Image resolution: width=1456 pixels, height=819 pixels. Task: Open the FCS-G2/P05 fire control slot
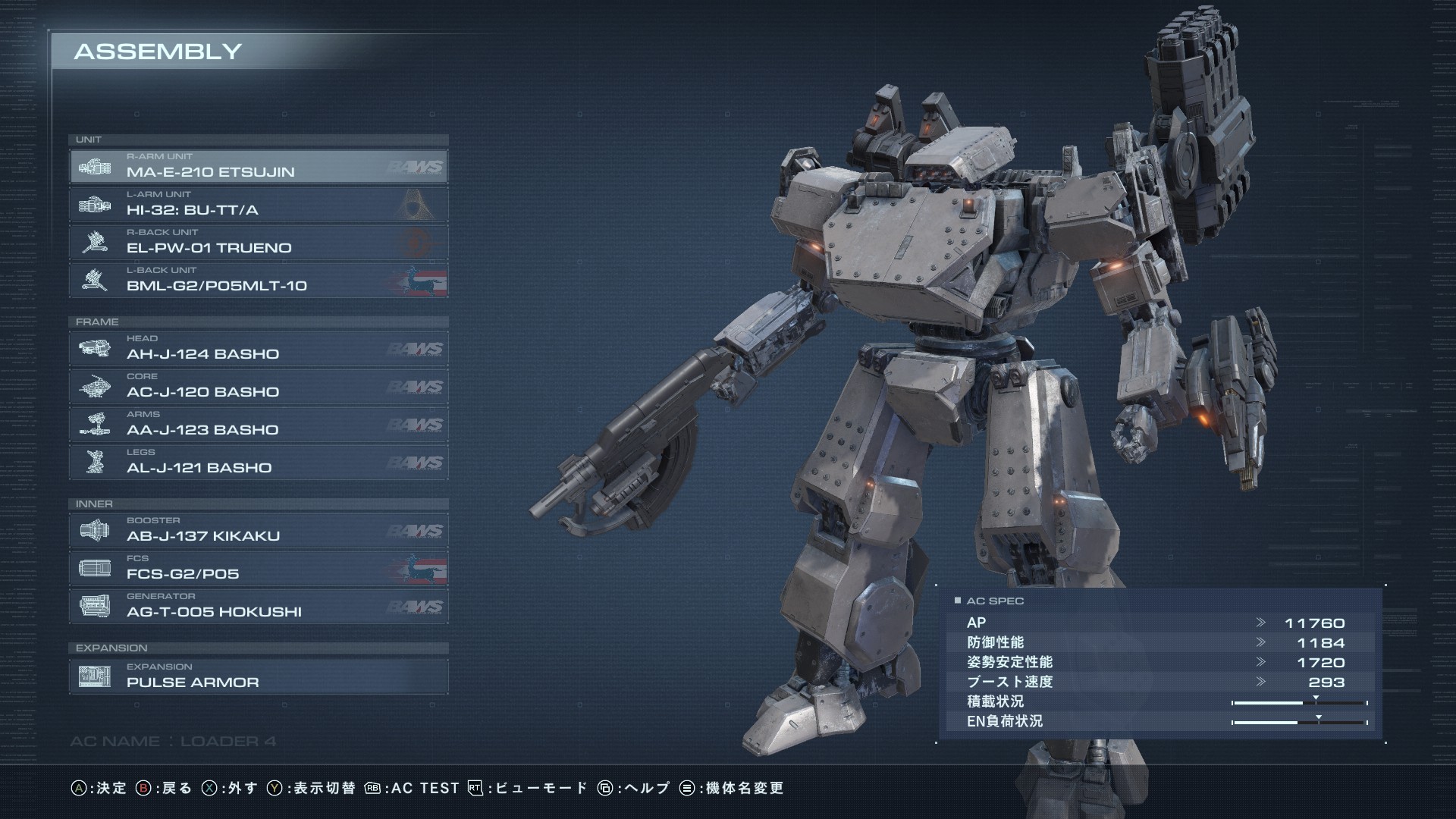point(258,569)
